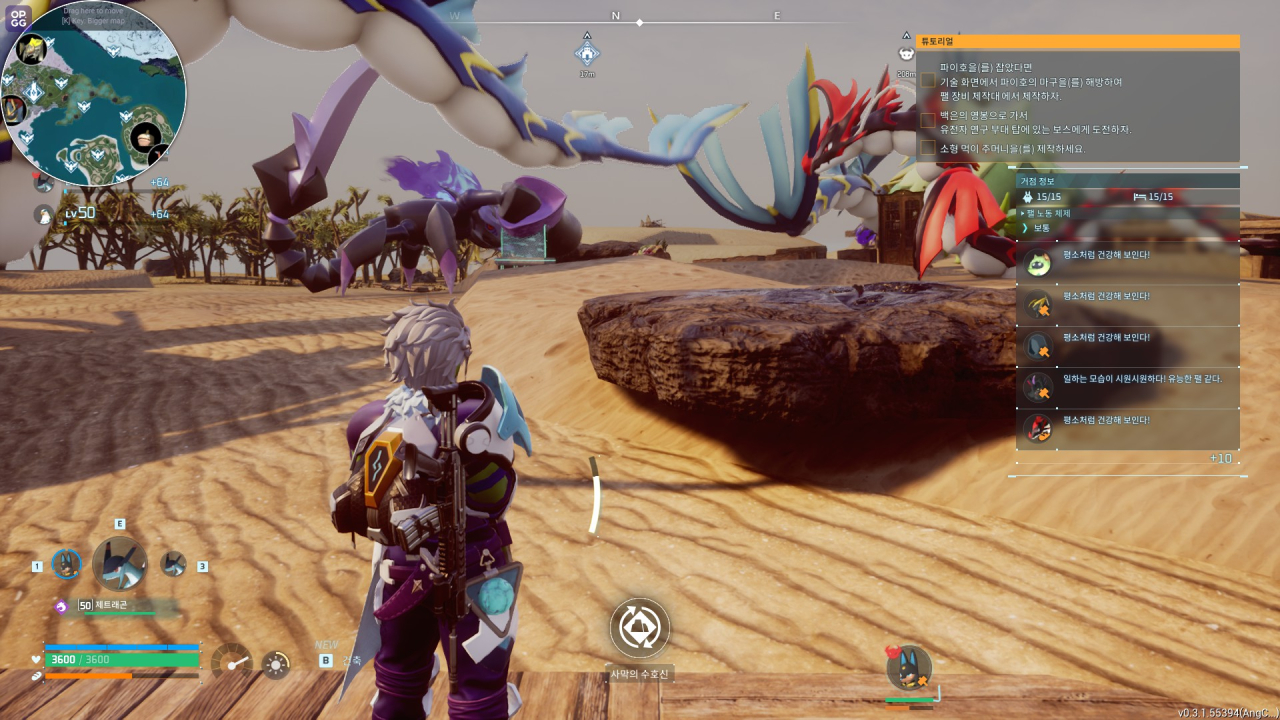Viewport: 1280px width, 720px height.
Task: Click the sun time-of-day indicator
Action: pyautogui.click(x=276, y=664)
